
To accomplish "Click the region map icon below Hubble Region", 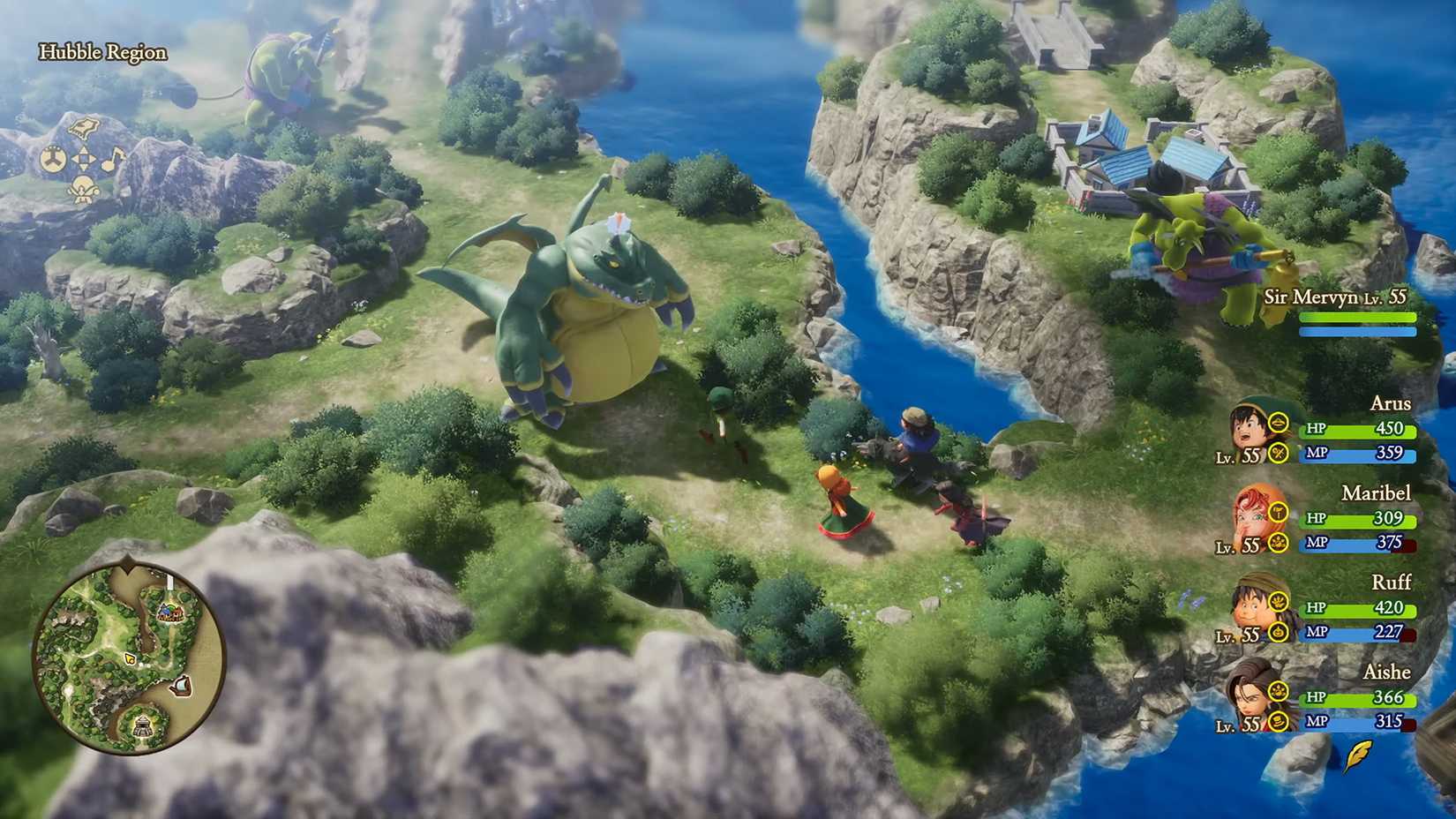I will [84, 127].
